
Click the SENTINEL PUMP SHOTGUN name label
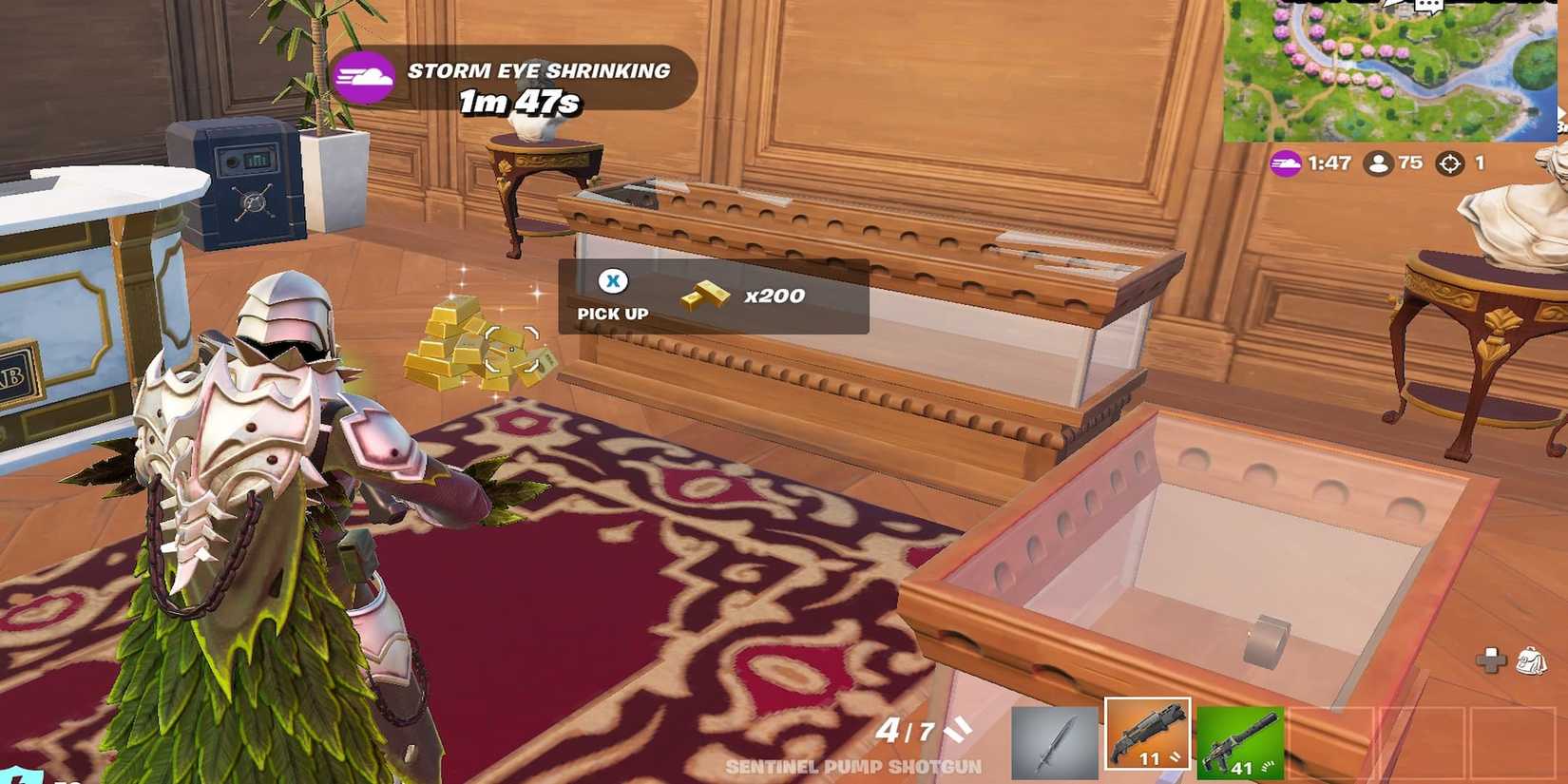click(853, 765)
